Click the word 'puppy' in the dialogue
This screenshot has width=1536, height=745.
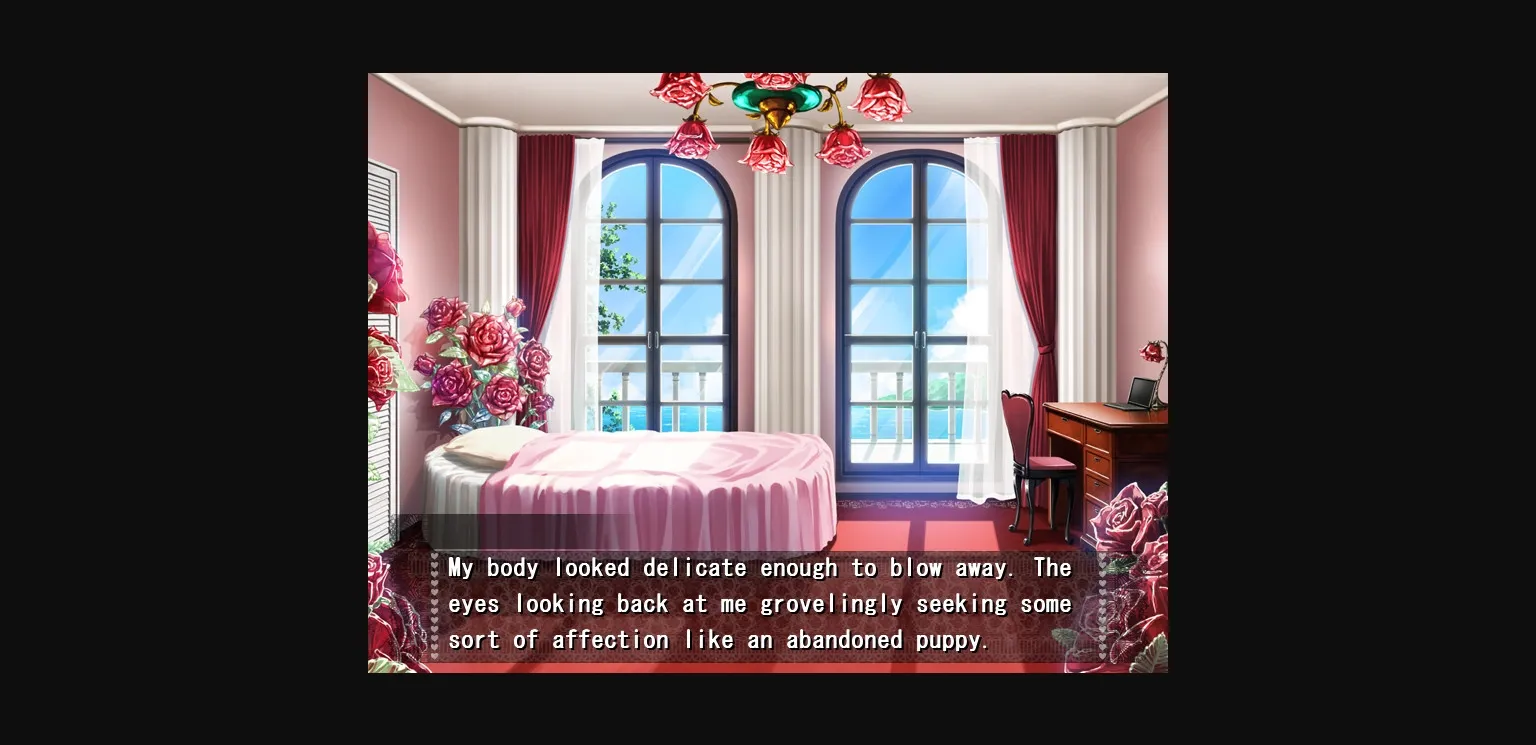coord(950,639)
